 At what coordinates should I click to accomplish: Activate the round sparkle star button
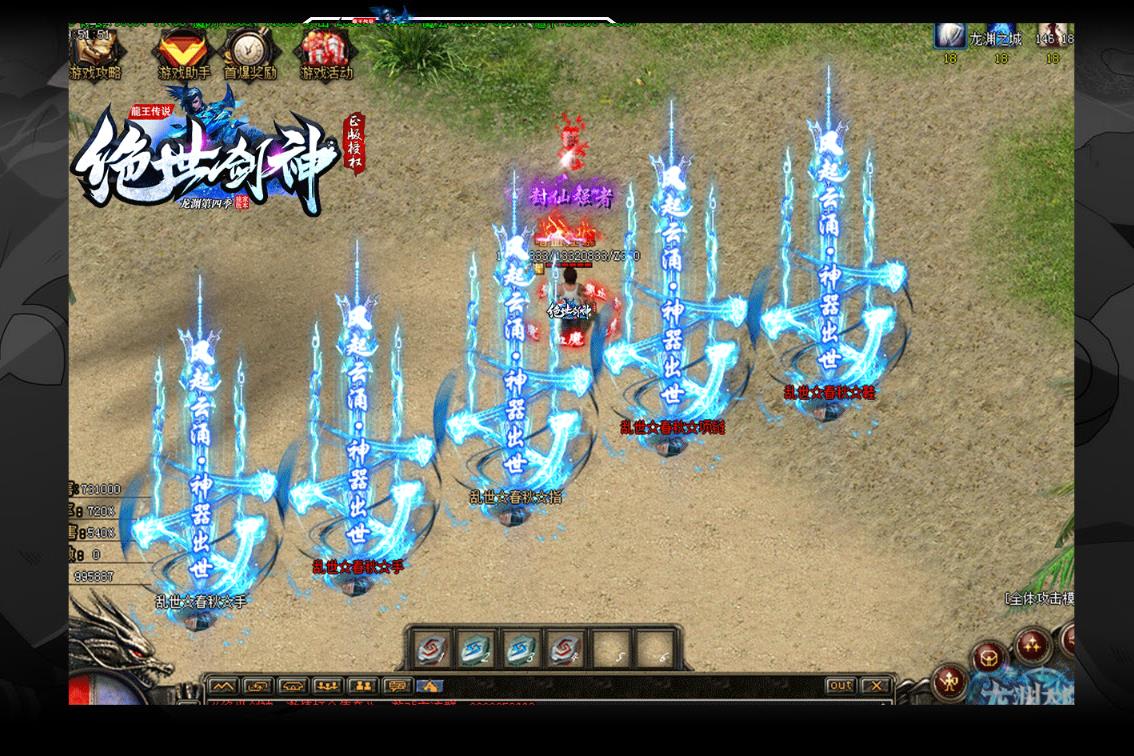[1031, 646]
